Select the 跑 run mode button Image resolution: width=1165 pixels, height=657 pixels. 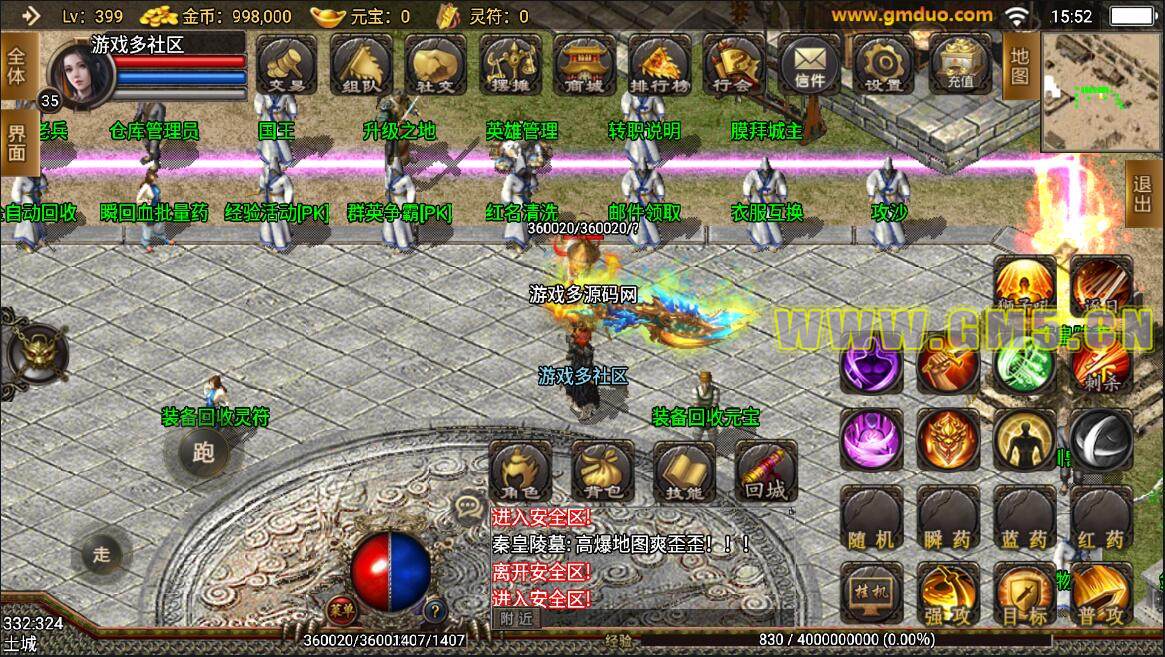(203, 453)
